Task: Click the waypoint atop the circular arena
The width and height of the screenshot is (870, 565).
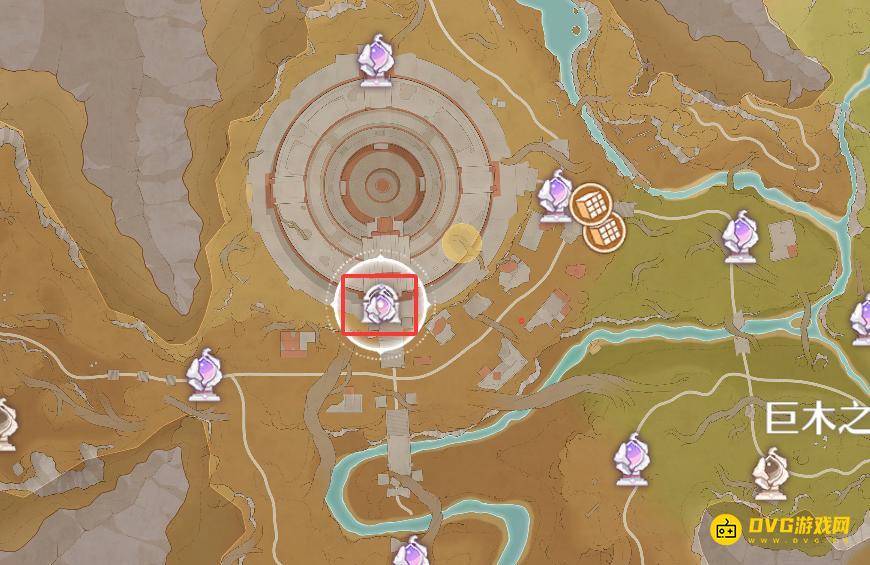Action: tap(377, 61)
